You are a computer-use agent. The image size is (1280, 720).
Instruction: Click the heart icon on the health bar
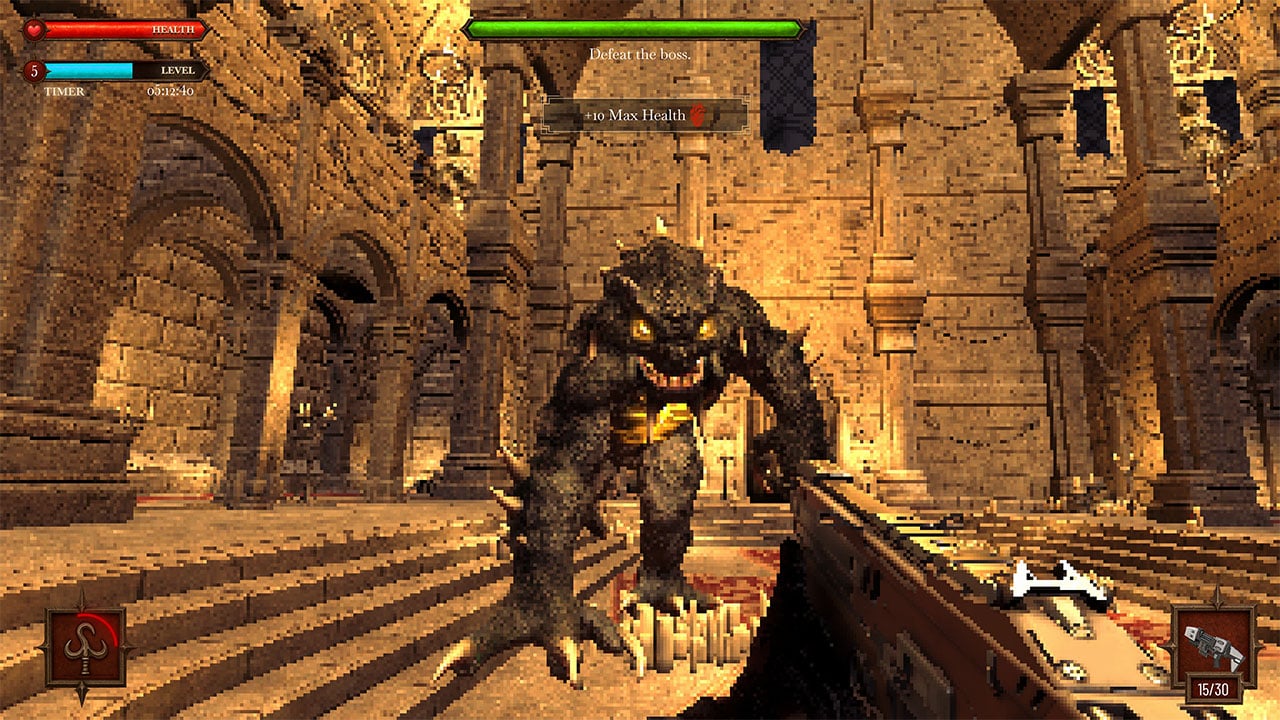coord(33,29)
